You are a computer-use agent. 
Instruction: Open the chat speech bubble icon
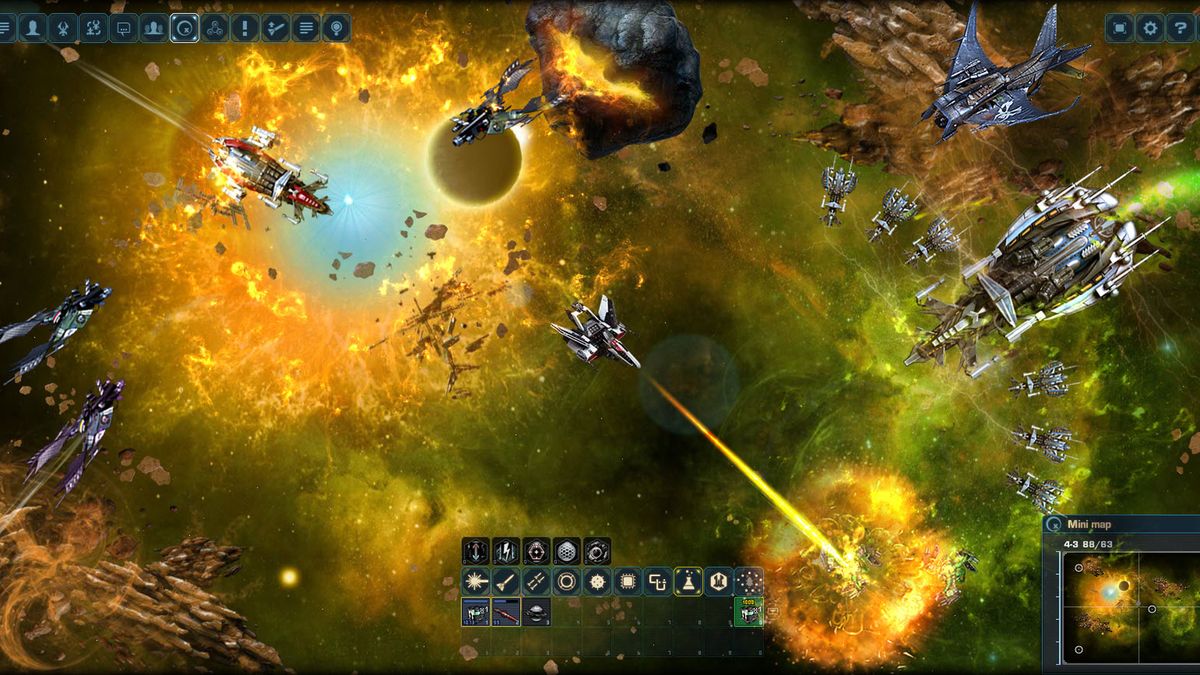[x=124, y=28]
